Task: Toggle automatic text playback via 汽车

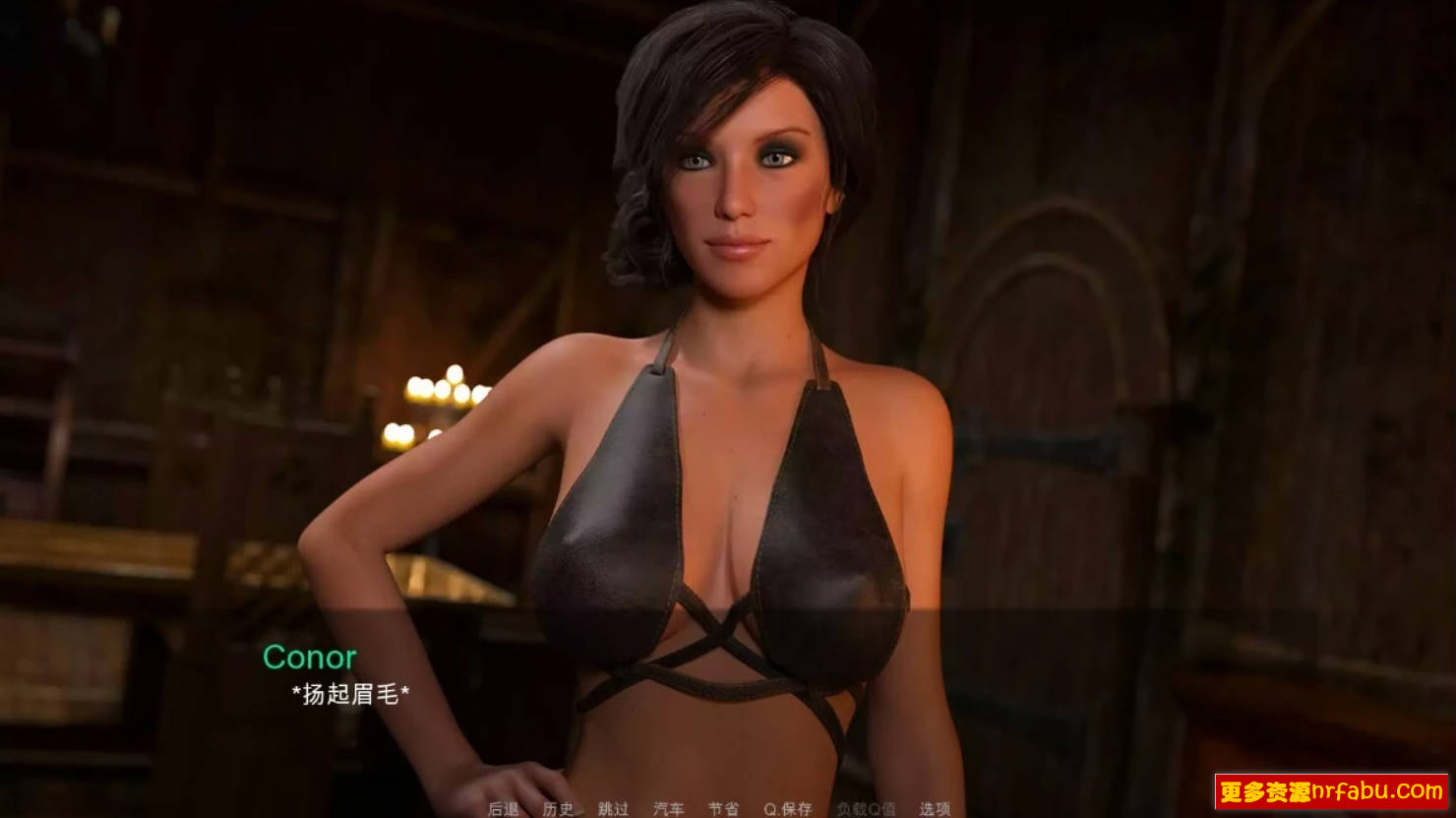Action: (669, 809)
